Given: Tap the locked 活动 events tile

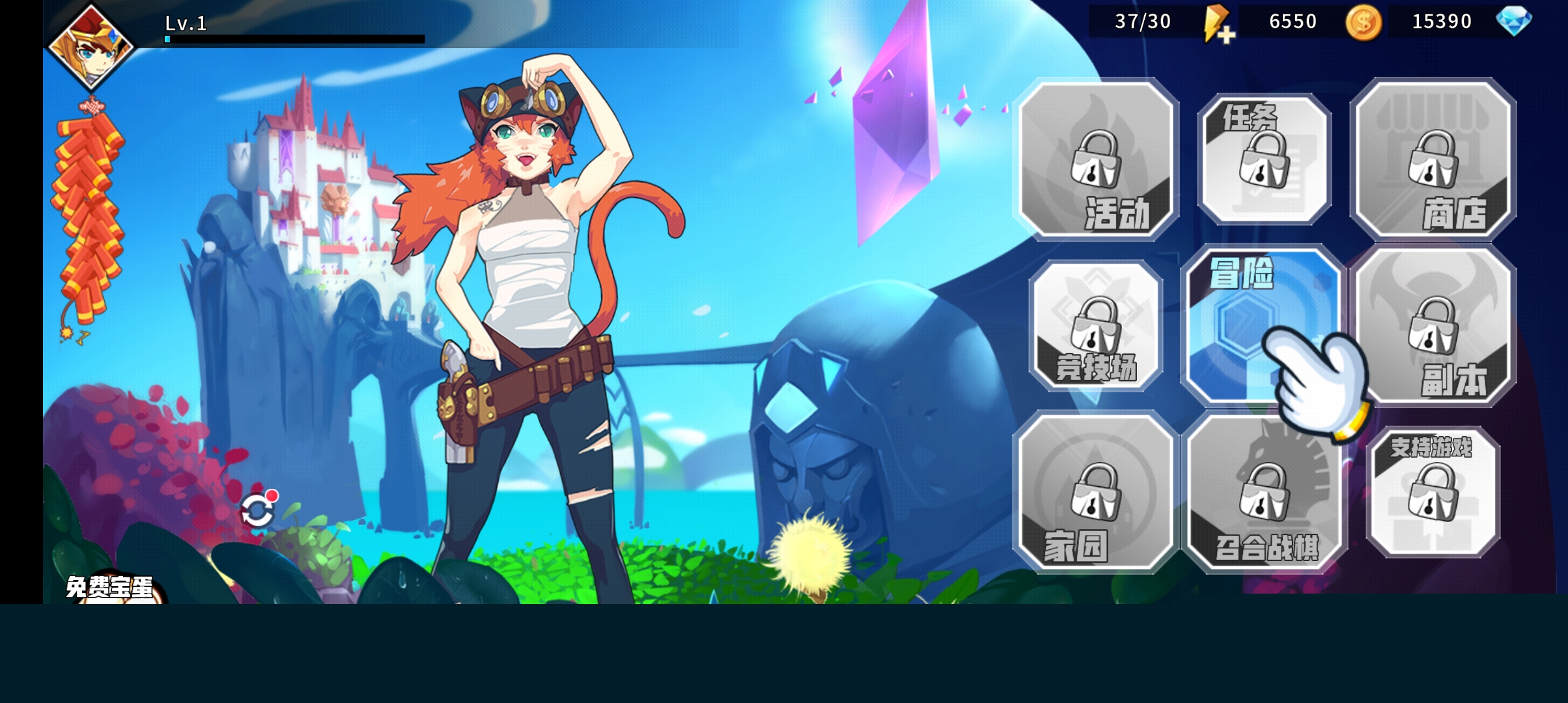Looking at the screenshot, I should point(1097,159).
